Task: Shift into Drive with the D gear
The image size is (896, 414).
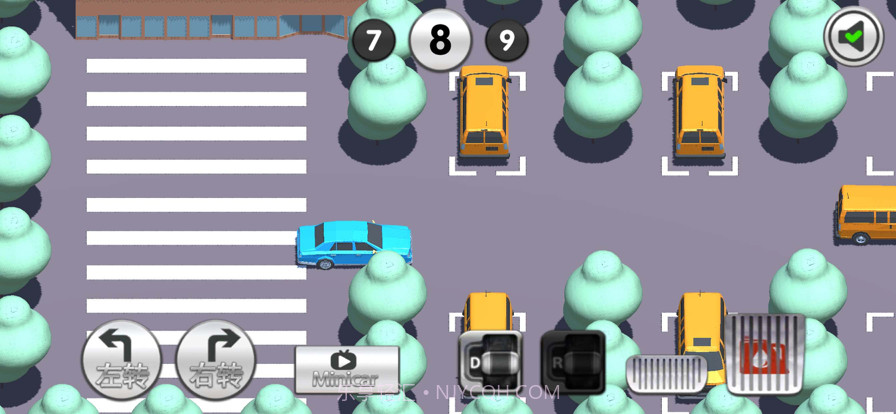Action: pyautogui.click(x=490, y=360)
